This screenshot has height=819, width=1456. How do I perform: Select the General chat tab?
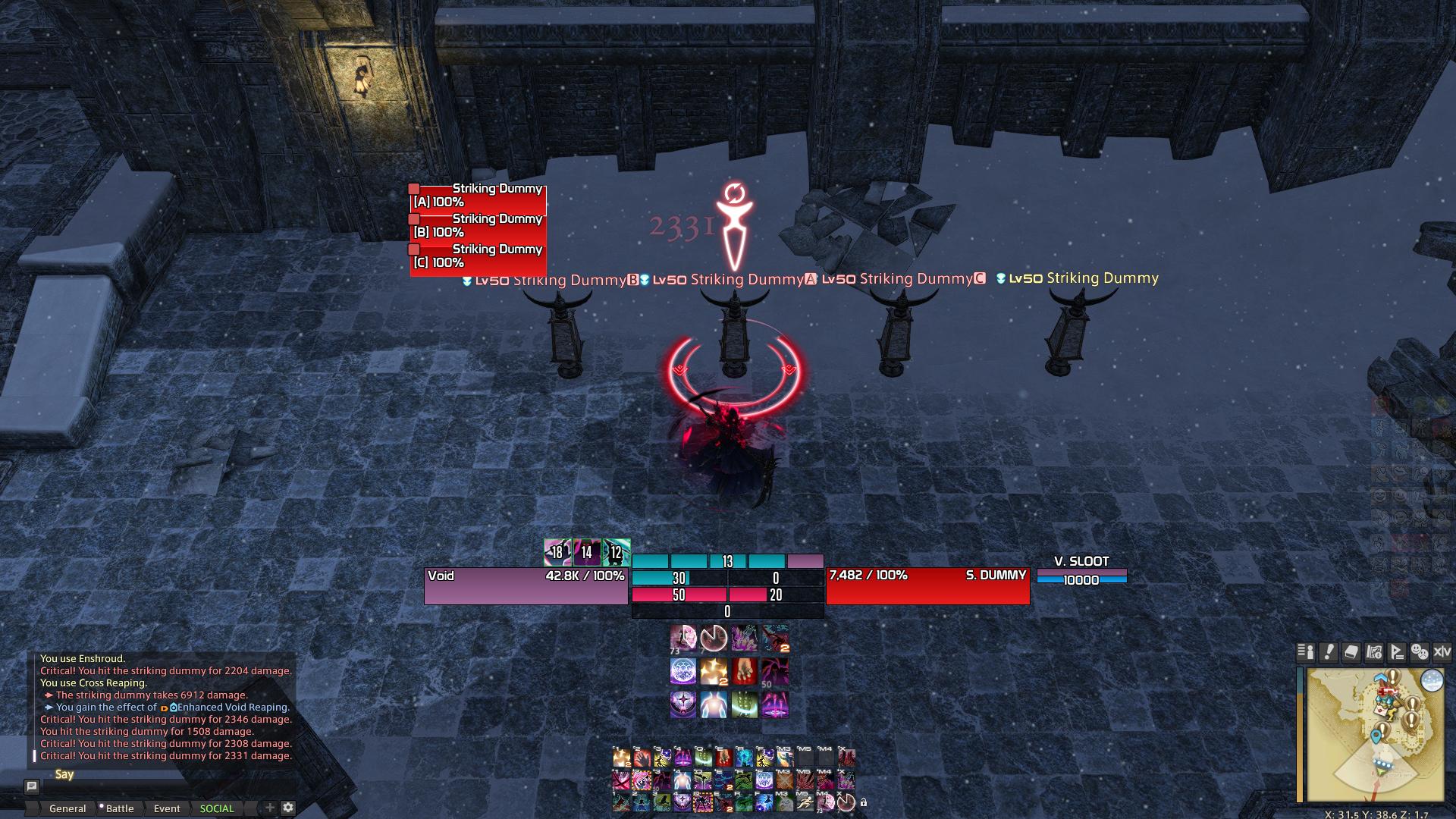68,808
